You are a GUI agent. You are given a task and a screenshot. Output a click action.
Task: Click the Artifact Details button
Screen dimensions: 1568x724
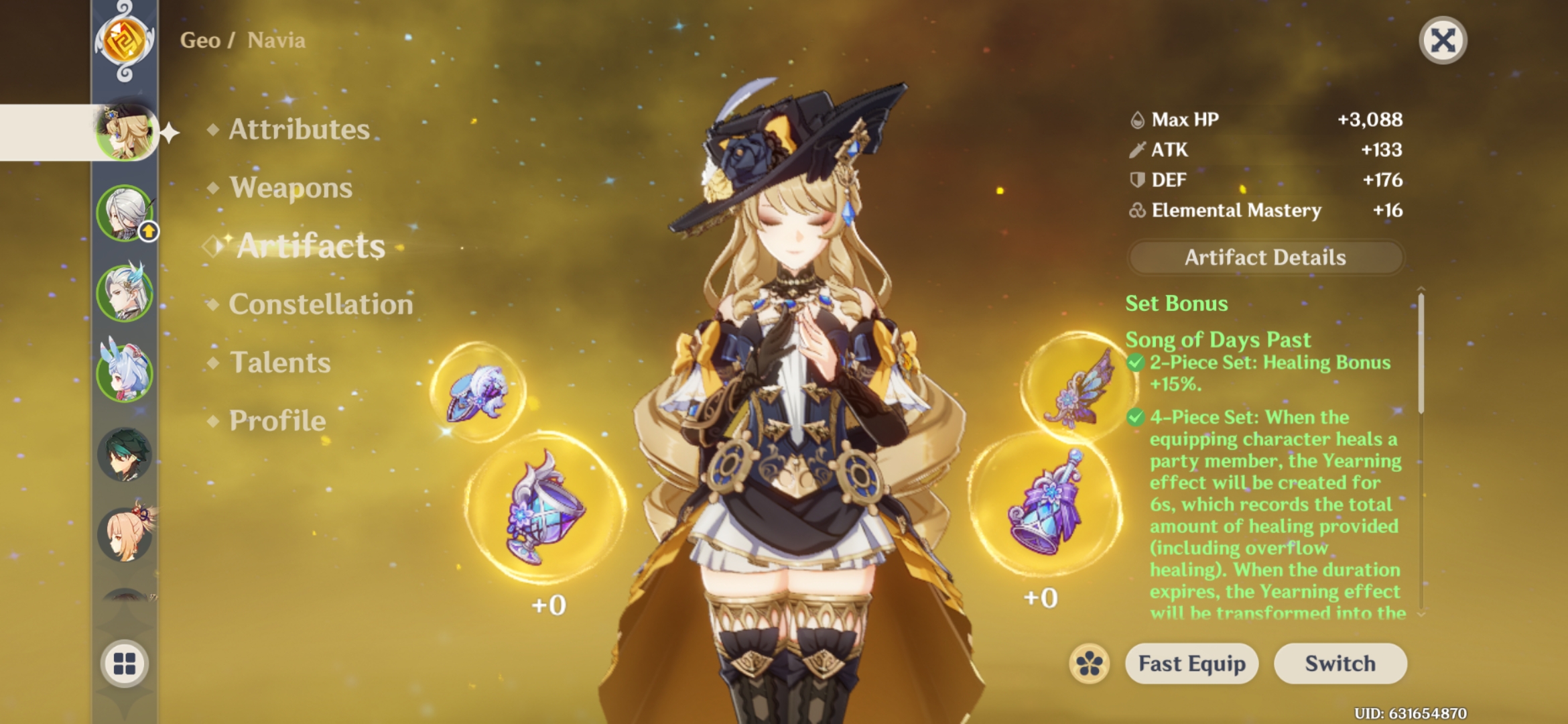[1265, 257]
